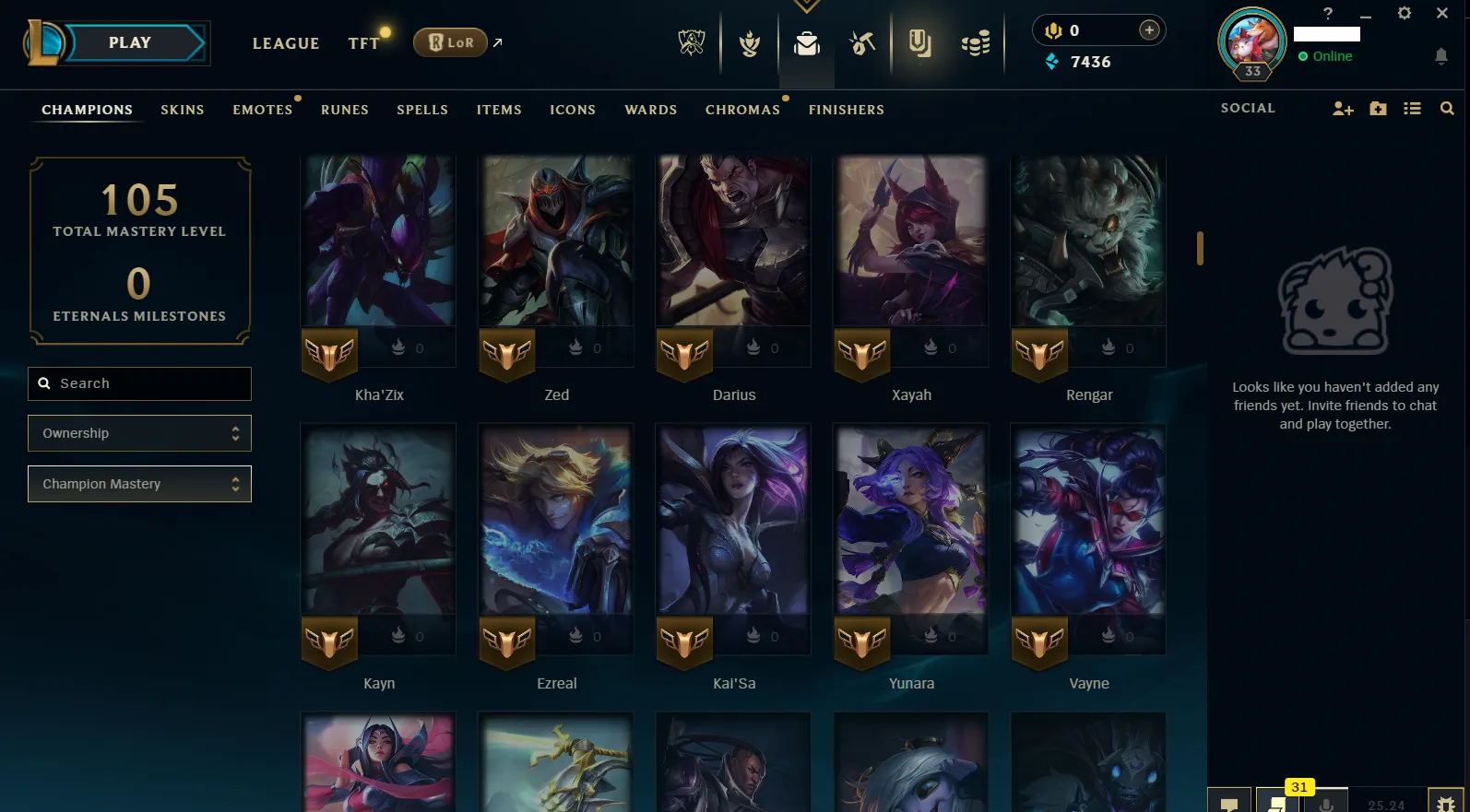Screen dimensions: 1470x812
Task: Open the Esports hub trophy icon
Action: (x=692, y=42)
